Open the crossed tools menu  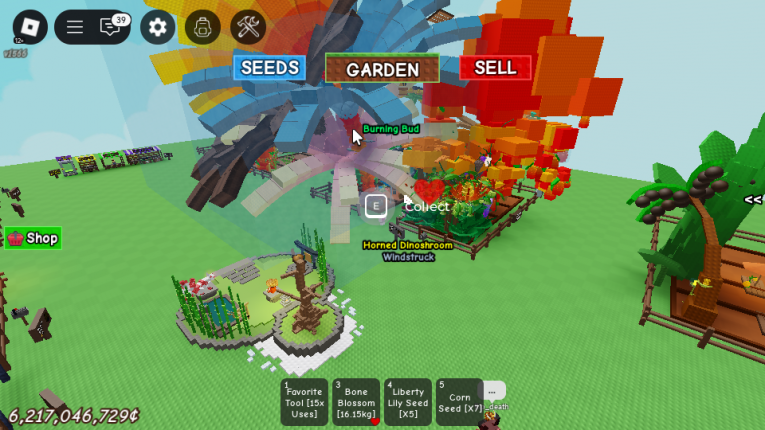247,27
